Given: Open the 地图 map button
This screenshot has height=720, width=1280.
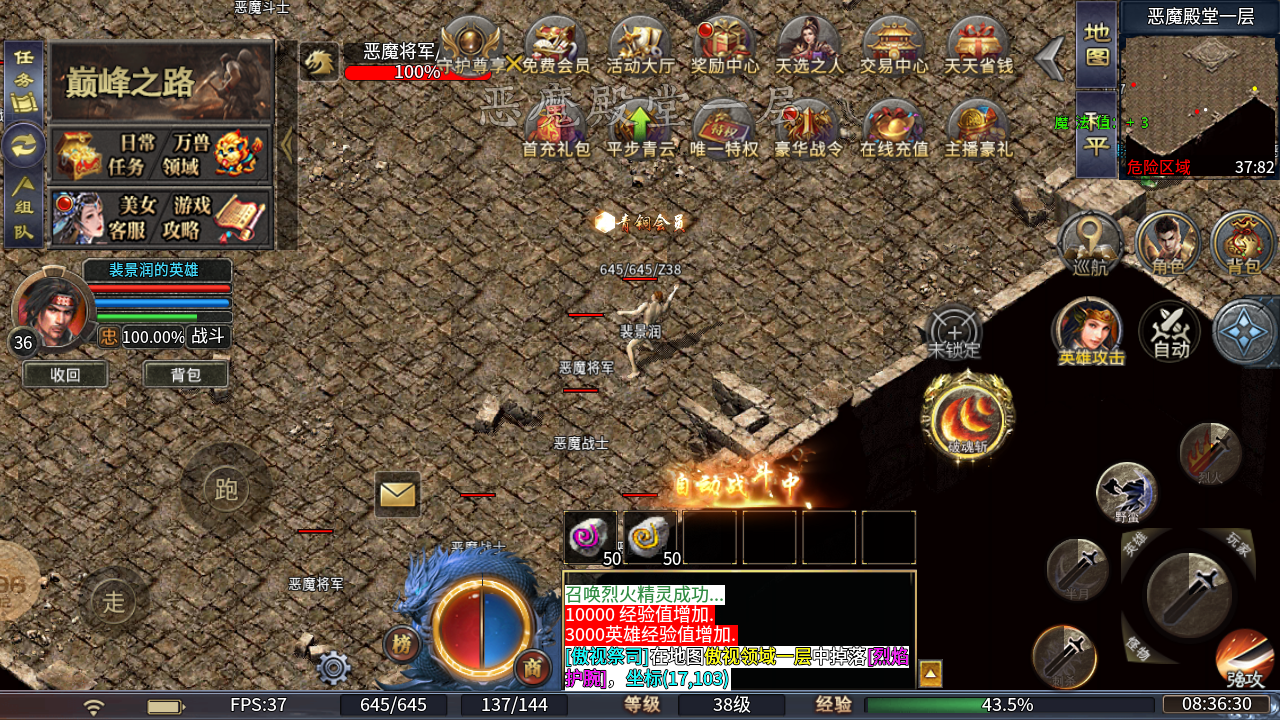Looking at the screenshot, I should click(x=1097, y=46).
